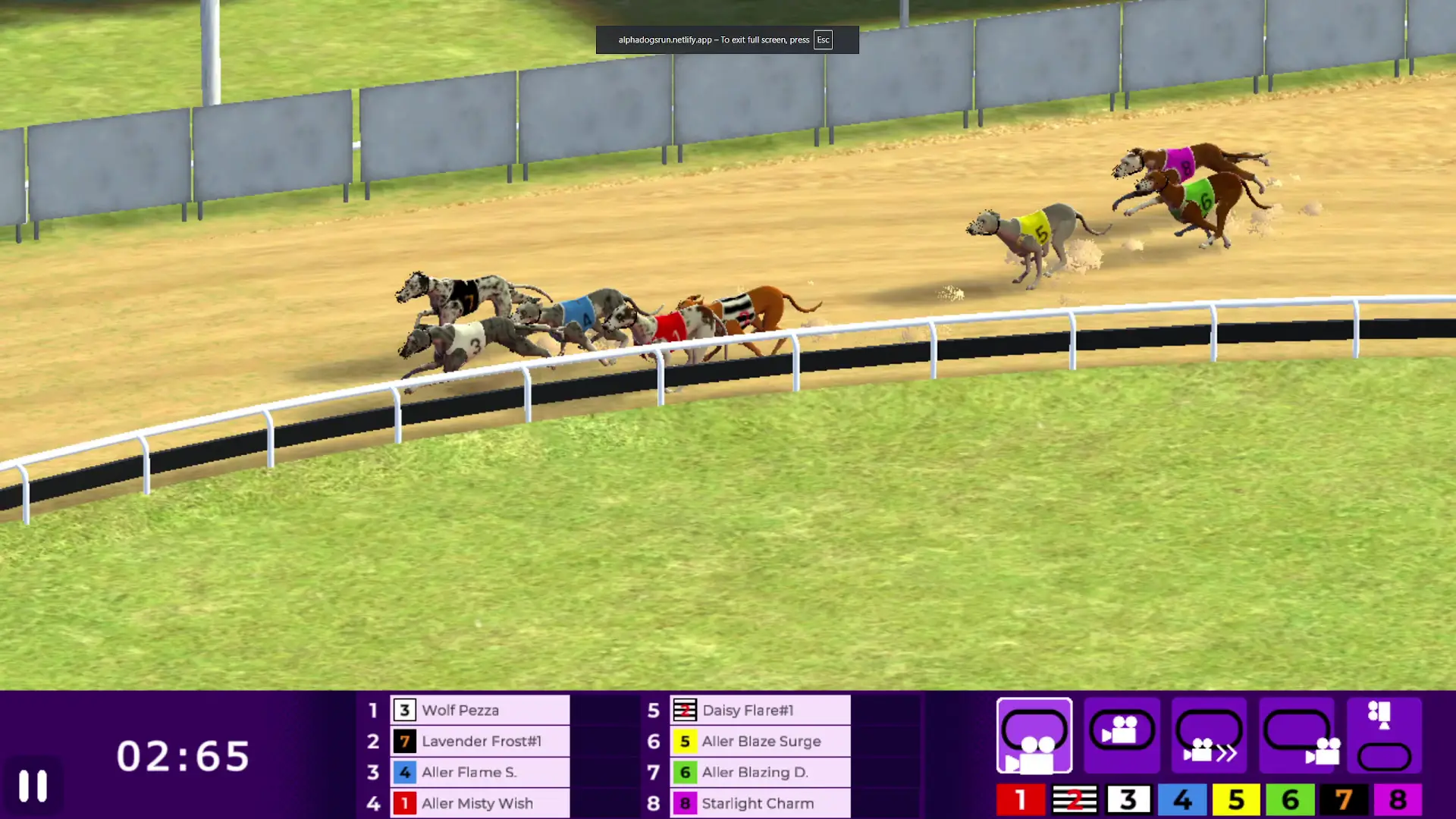The height and width of the screenshot is (819, 1456).
Task: Open the fast-forward camera view
Action: (1209, 736)
